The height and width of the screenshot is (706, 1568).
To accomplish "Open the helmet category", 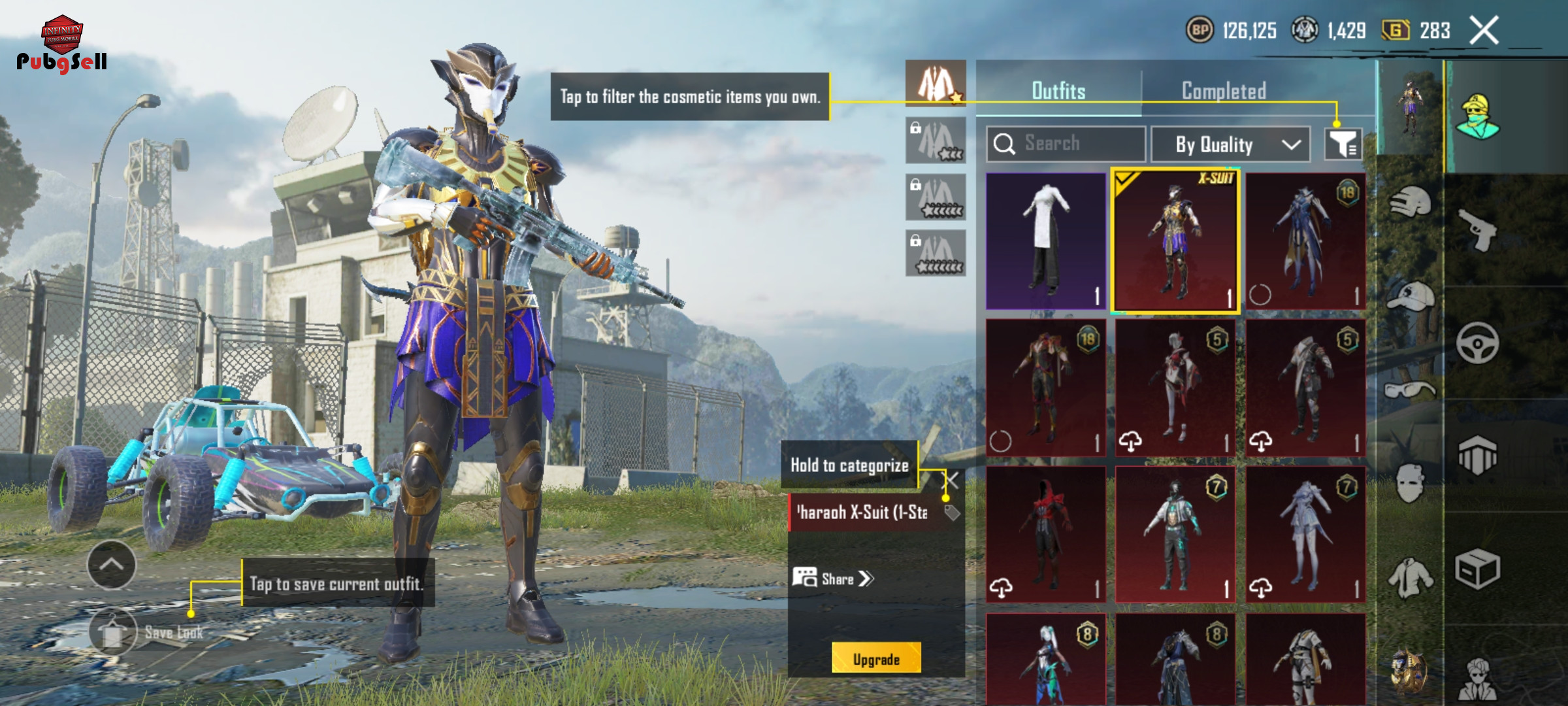I will [1410, 203].
